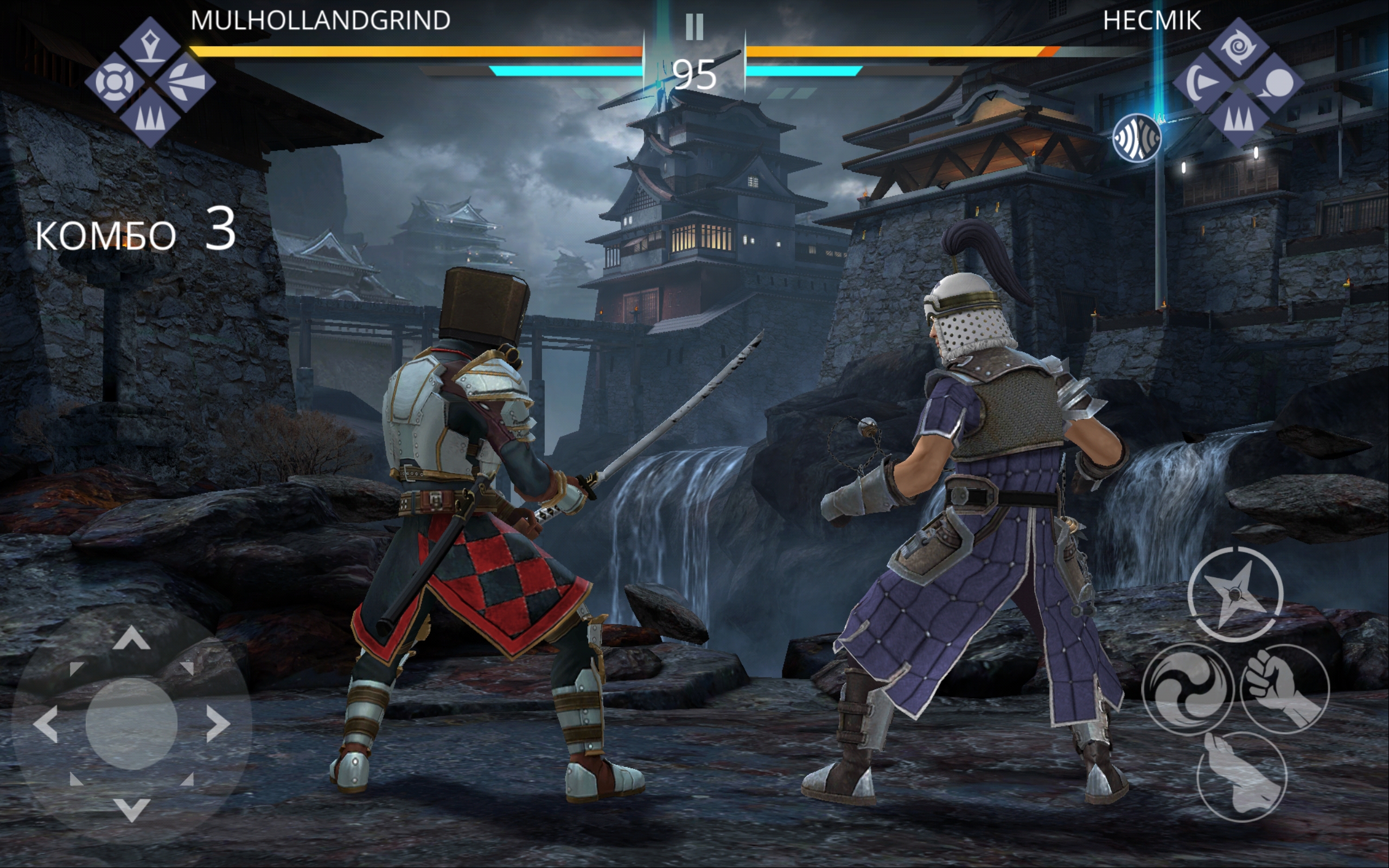Activate the swirling shadow form button
1389x868 pixels.
point(1187,689)
